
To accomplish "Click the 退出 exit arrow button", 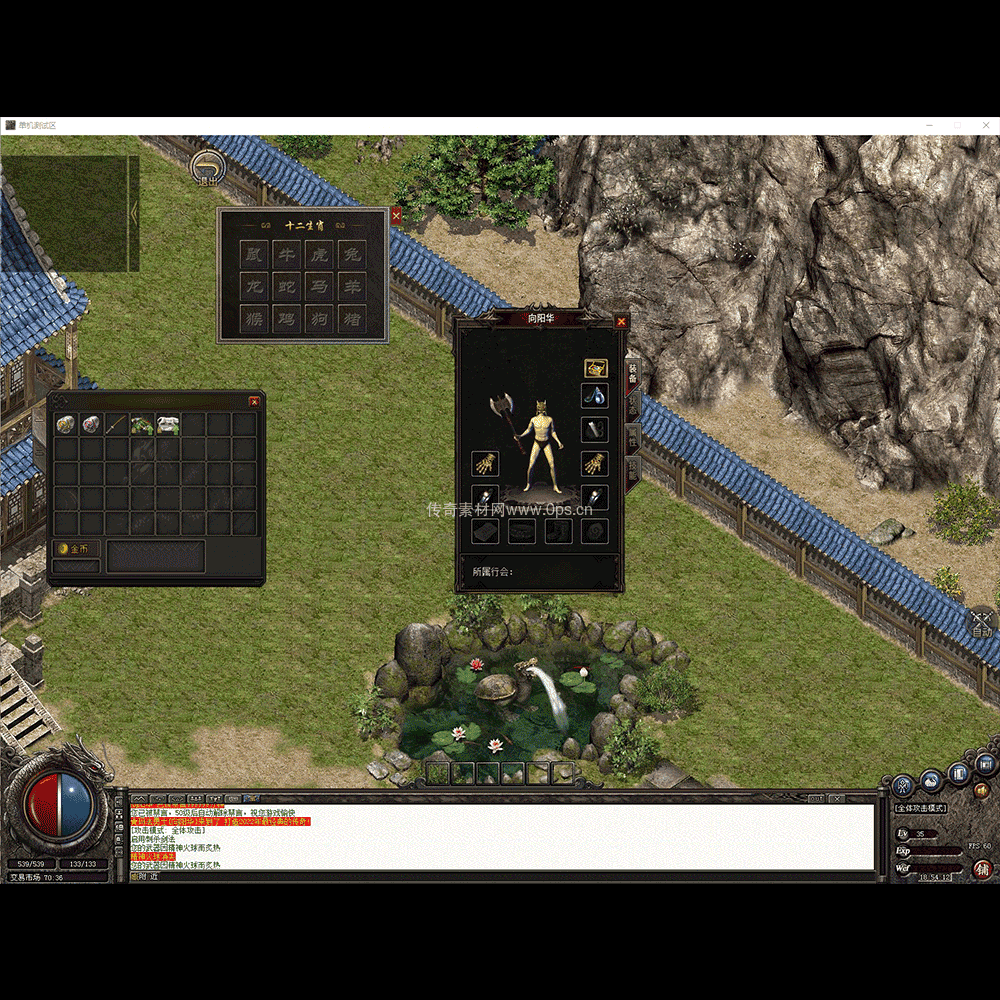I will [207, 168].
